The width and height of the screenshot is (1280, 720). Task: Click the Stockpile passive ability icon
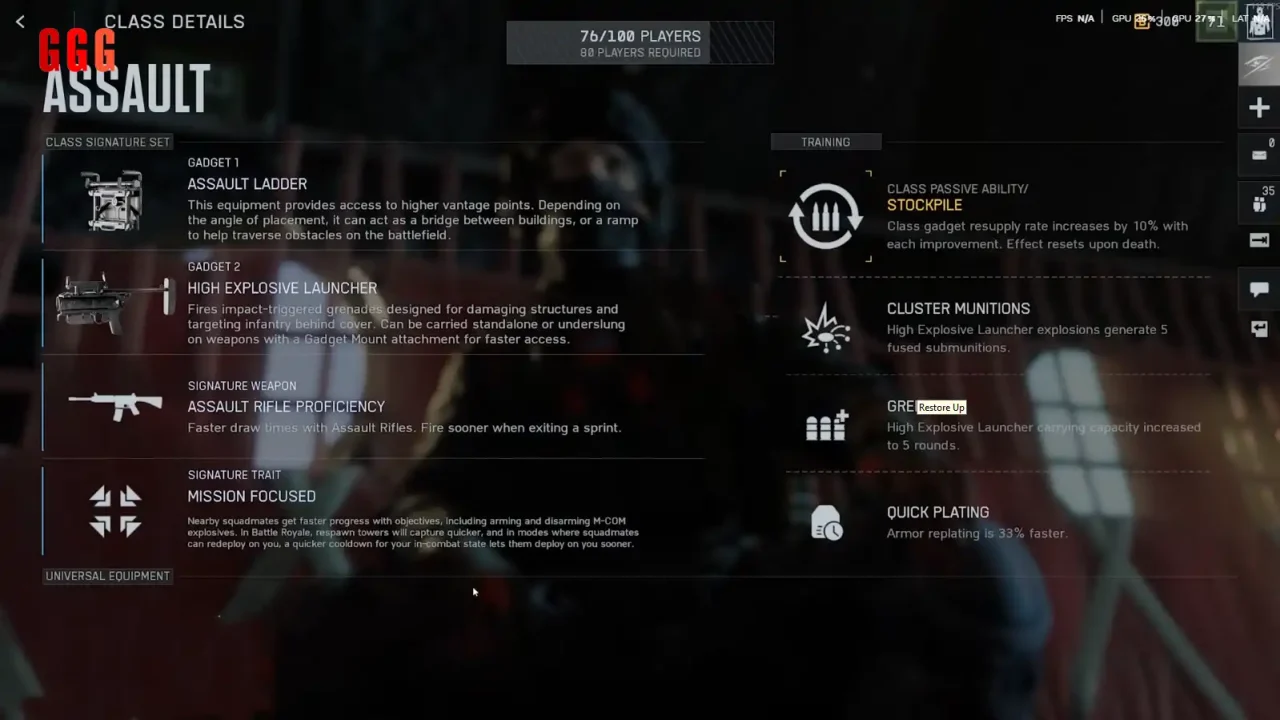click(x=825, y=215)
